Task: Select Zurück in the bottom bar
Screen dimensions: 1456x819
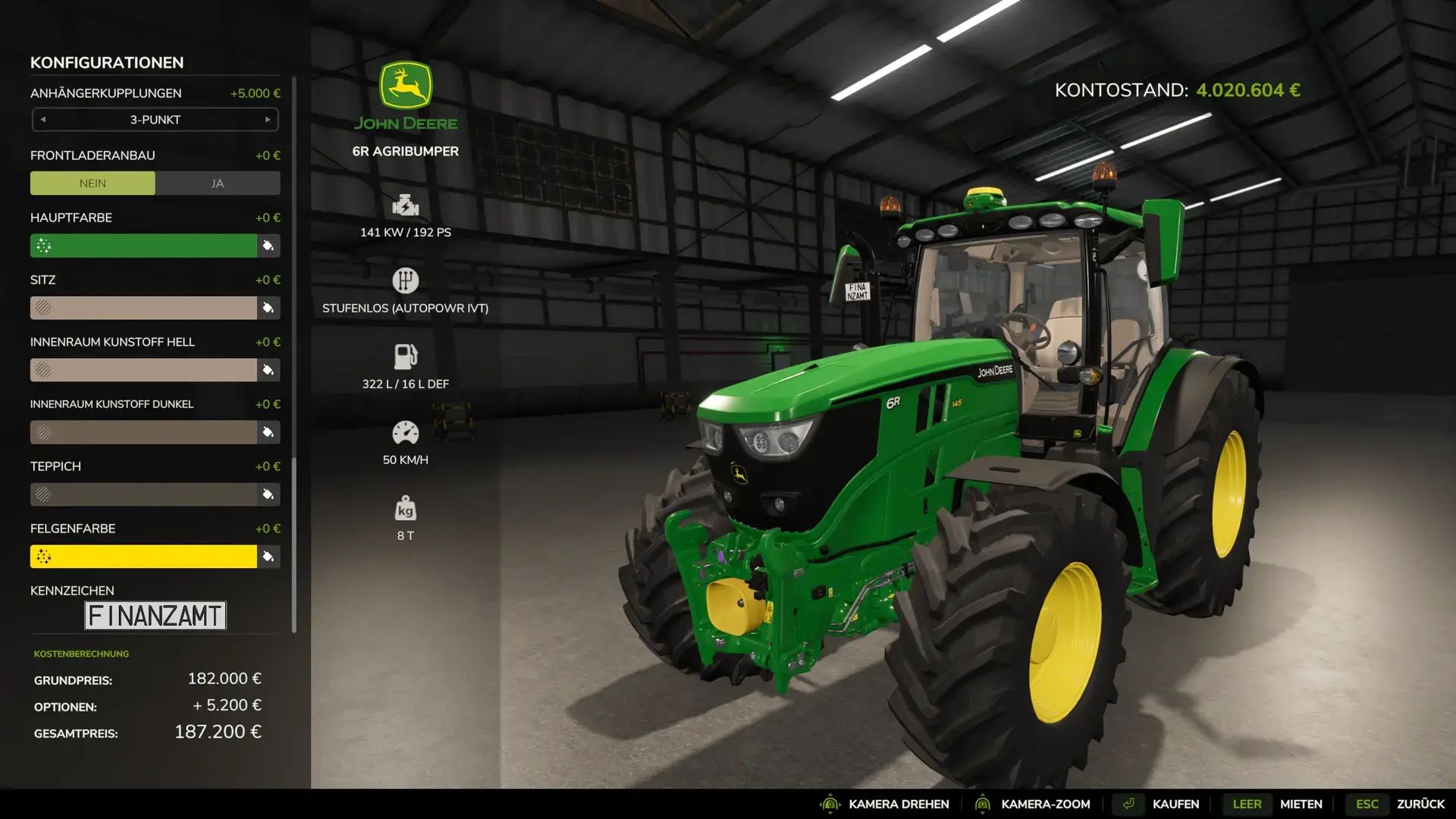Action: [x=1422, y=803]
